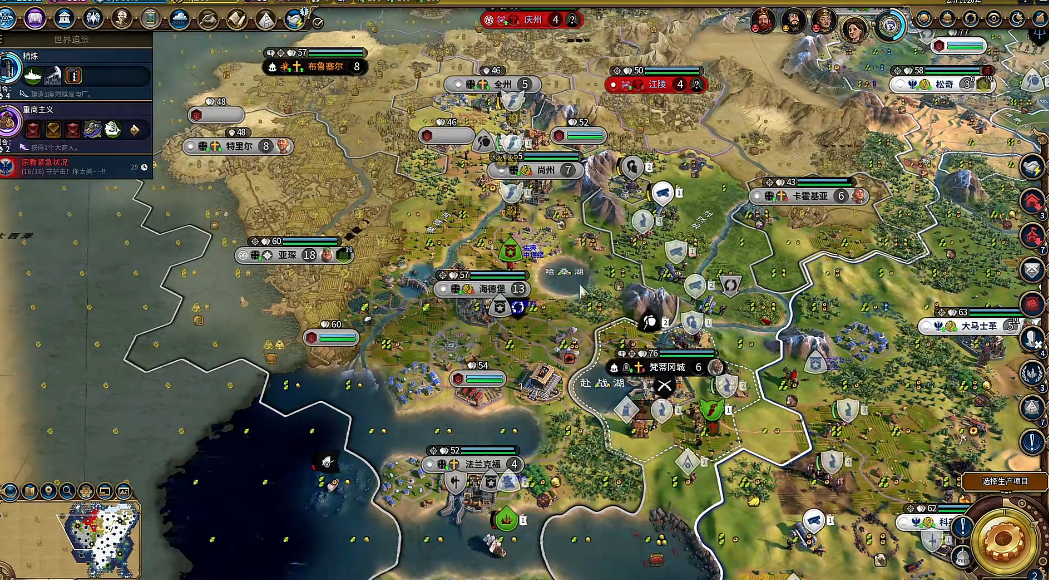Click the 选择生产项目 choose production prompt
Screen dimensions: 1049x580
click(x=1004, y=481)
